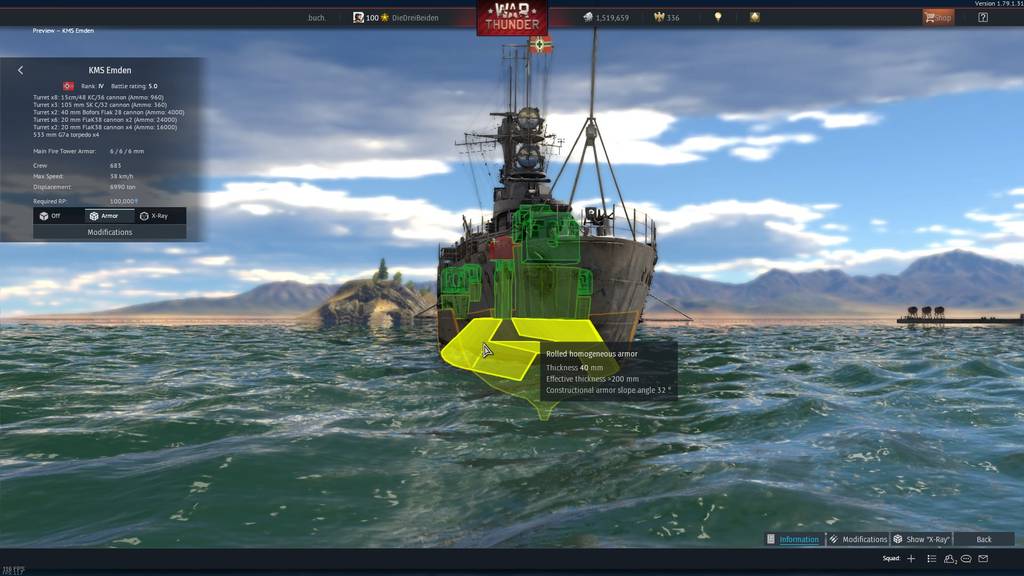This screenshot has height=576, width=1024.
Task: Add a squad member with the plus button
Action: pos(911,558)
